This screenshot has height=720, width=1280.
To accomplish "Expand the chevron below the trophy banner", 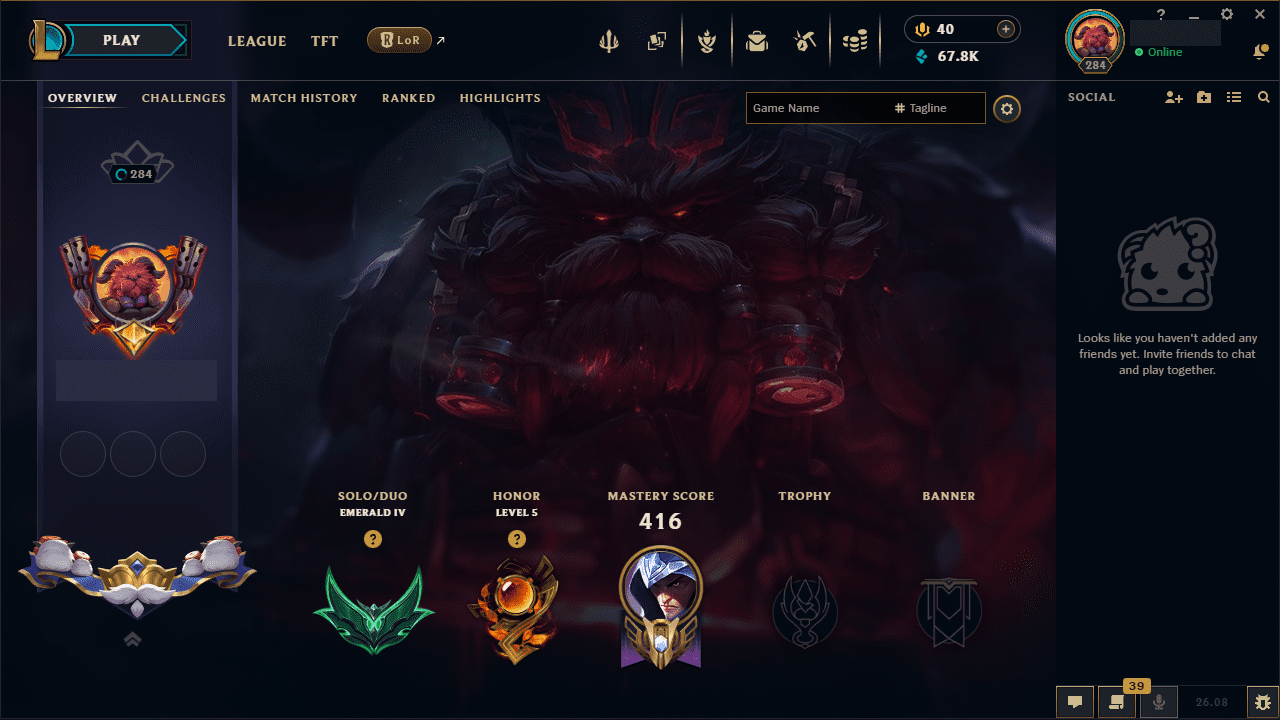I will [133, 639].
